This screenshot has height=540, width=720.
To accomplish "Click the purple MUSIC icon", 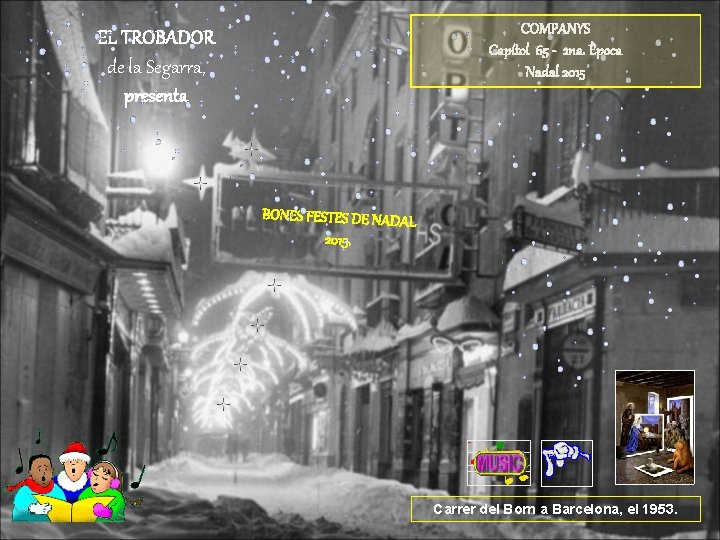I will [499, 462].
